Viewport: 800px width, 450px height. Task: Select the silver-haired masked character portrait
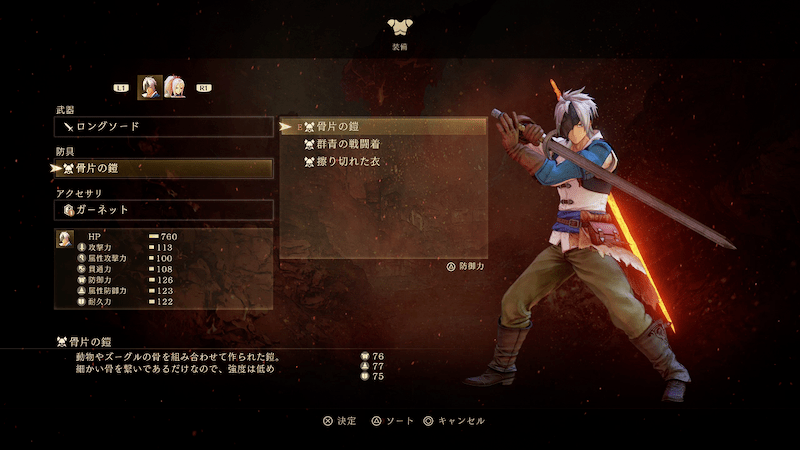(x=149, y=88)
